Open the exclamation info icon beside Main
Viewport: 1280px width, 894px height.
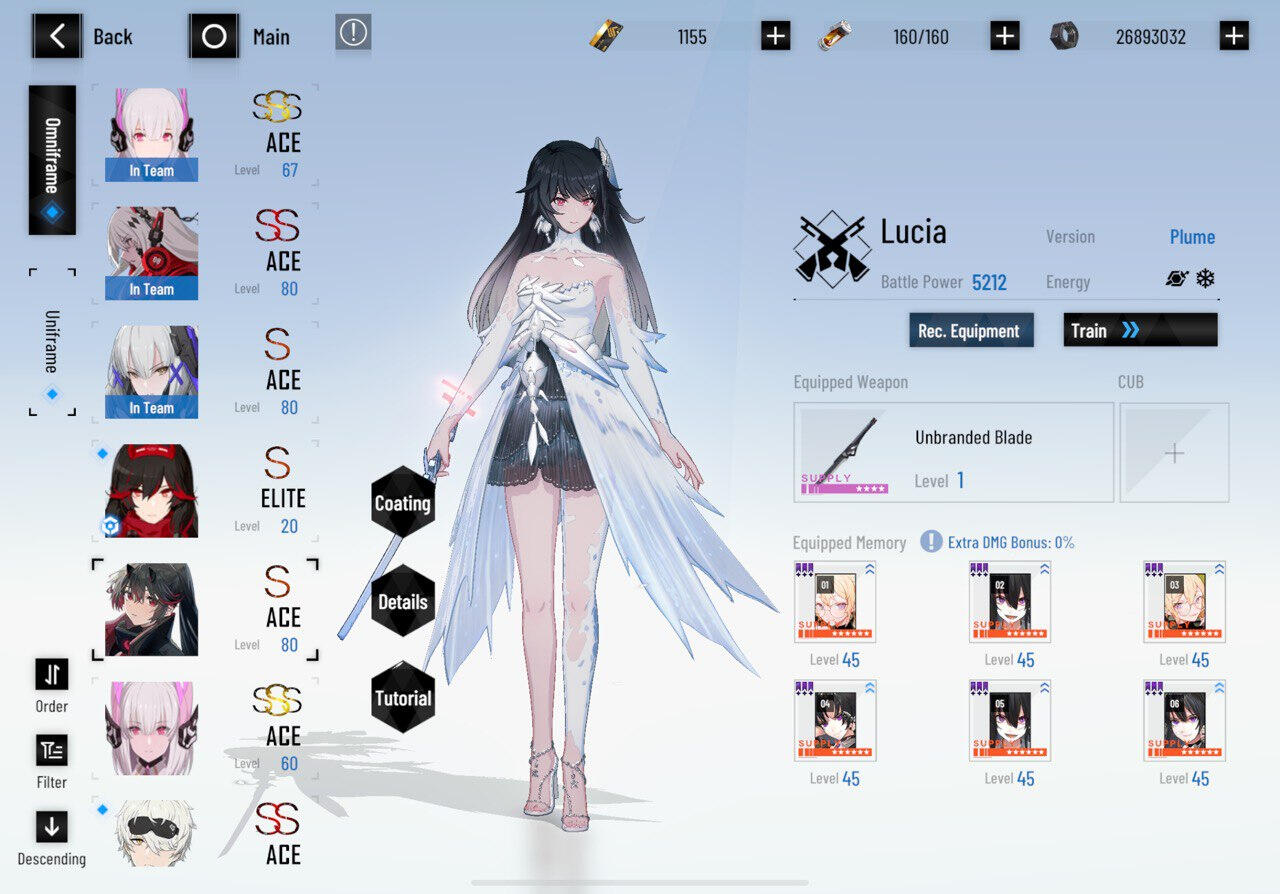click(353, 33)
